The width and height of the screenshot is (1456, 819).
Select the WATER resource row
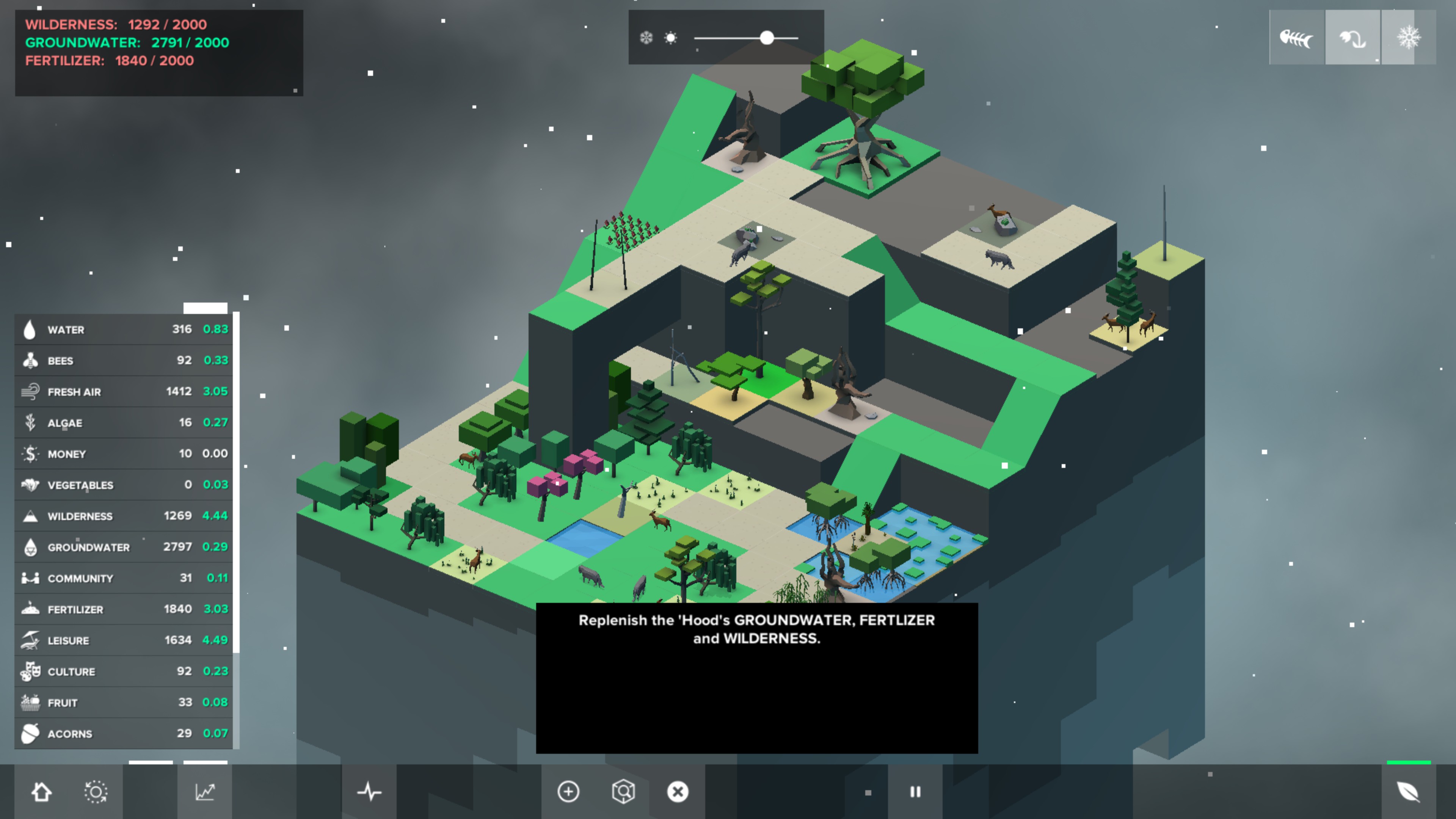click(123, 329)
